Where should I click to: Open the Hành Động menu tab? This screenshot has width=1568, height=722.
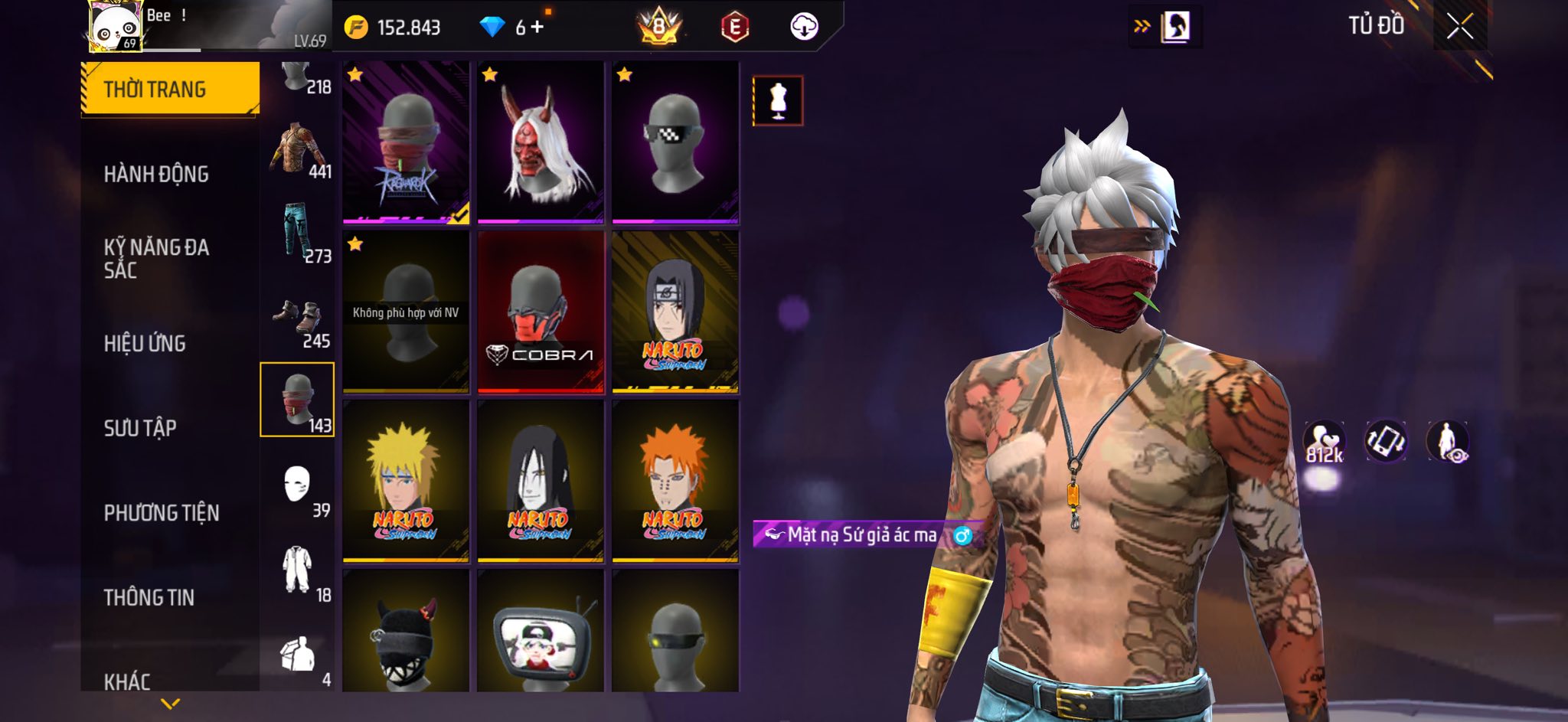(156, 175)
